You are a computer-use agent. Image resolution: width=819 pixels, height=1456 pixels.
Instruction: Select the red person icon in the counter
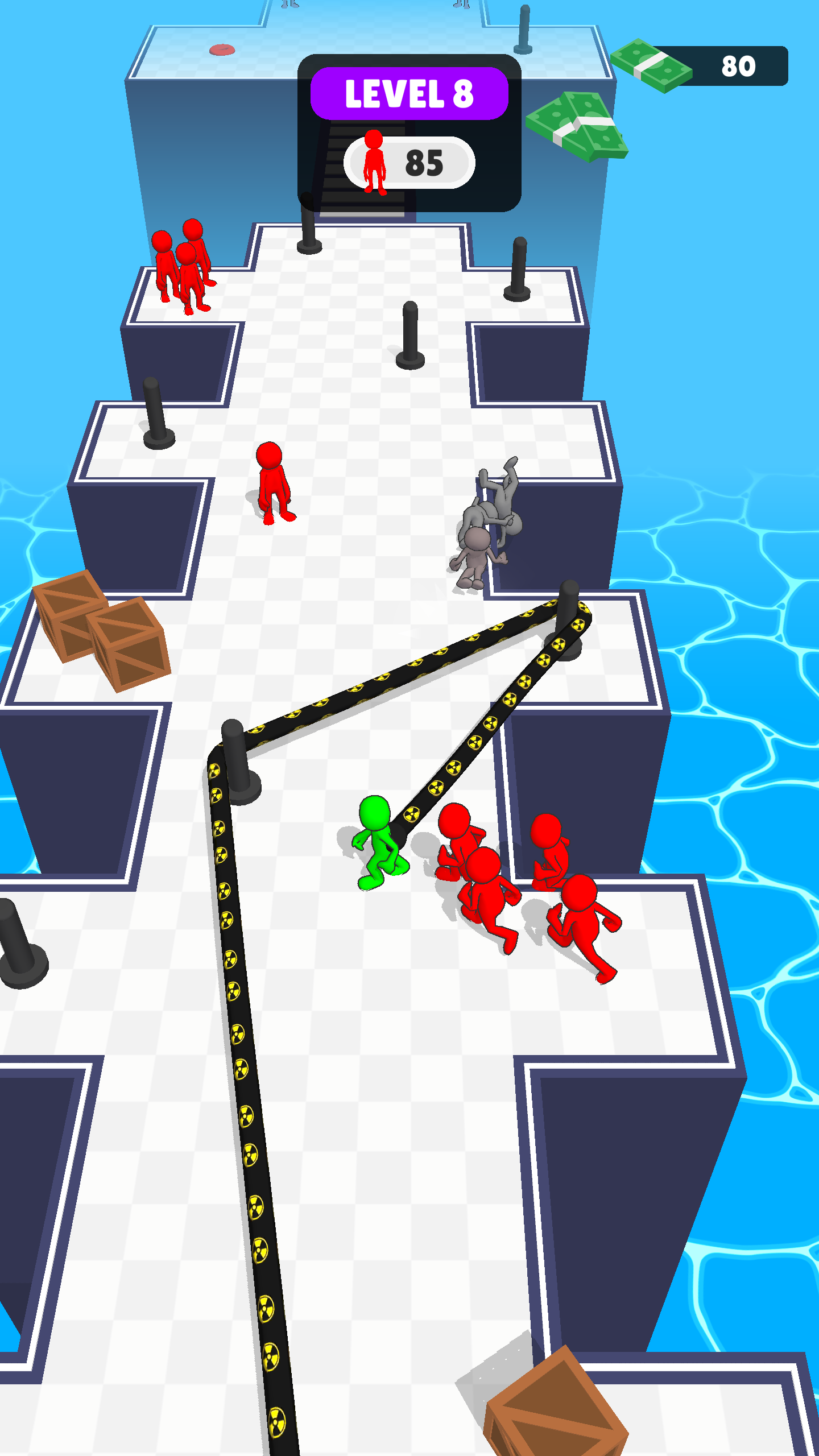click(x=374, y=161)
